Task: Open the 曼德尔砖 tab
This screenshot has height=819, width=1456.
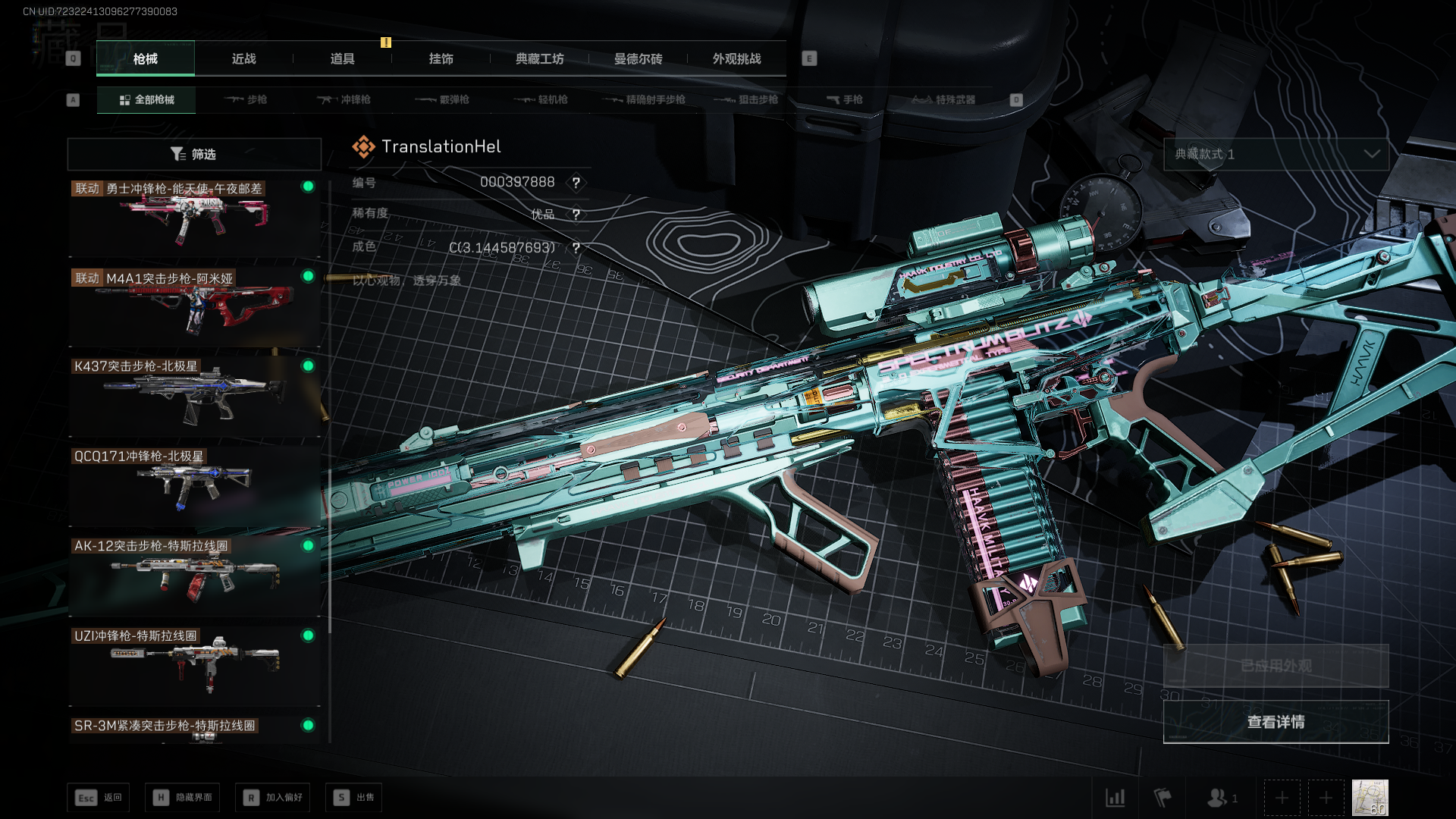Action: [x=638, y=59]
